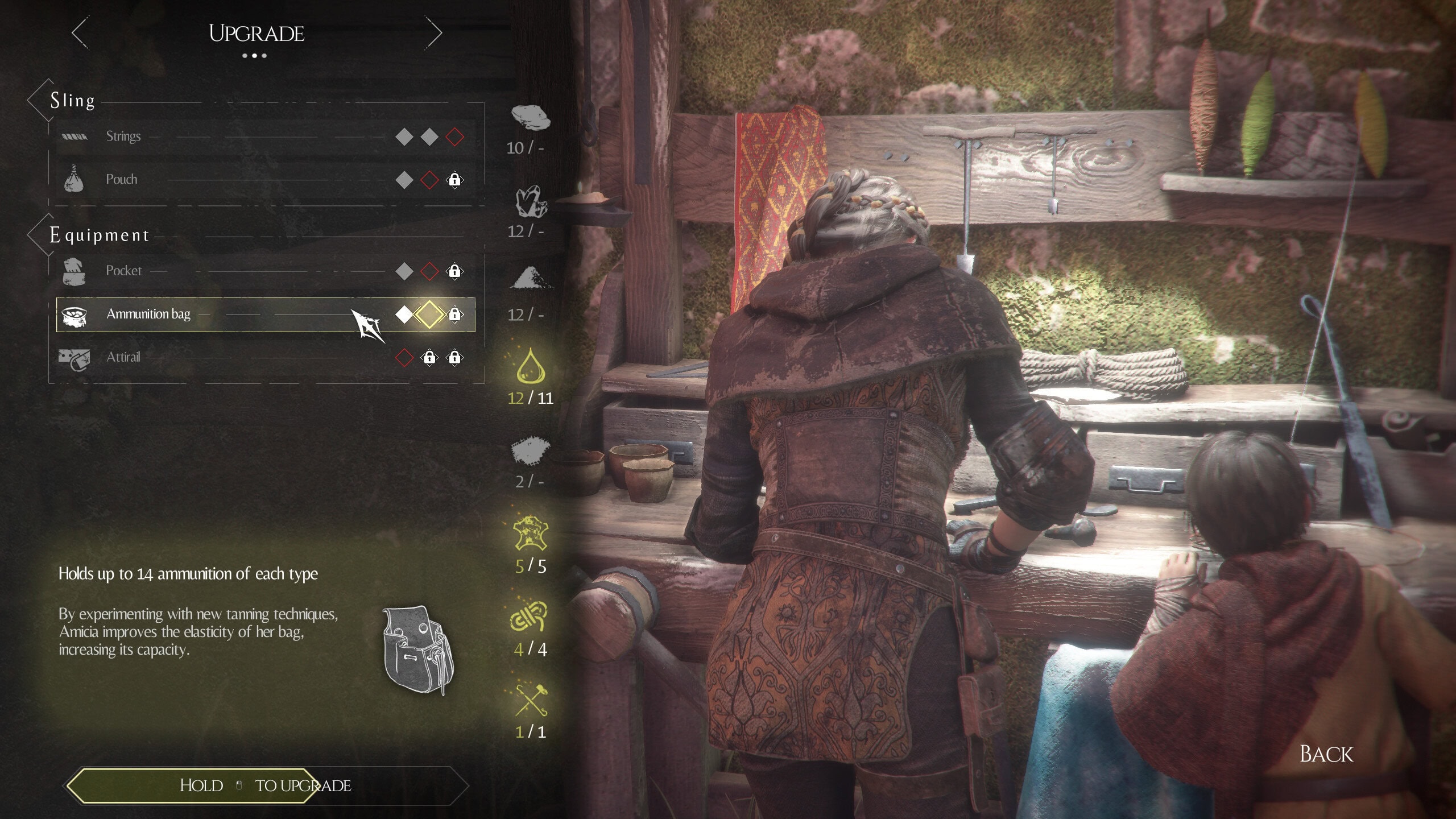
Task: Choose the Pouch upgrade row
Action: point(265,180)
